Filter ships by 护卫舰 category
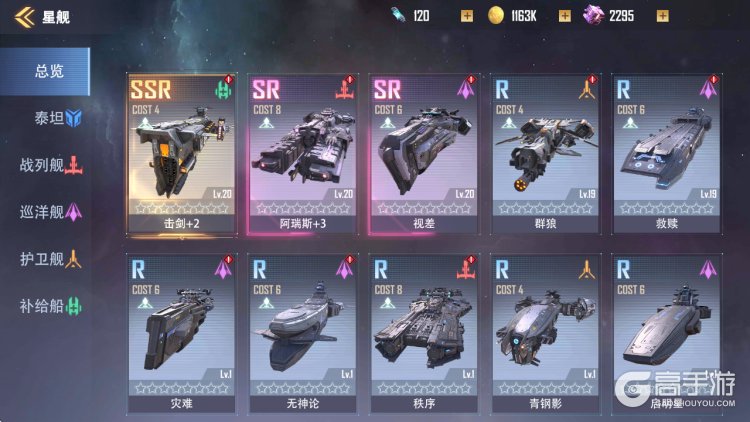The height and width of the screenshot is (422, 750). point(50,259)
